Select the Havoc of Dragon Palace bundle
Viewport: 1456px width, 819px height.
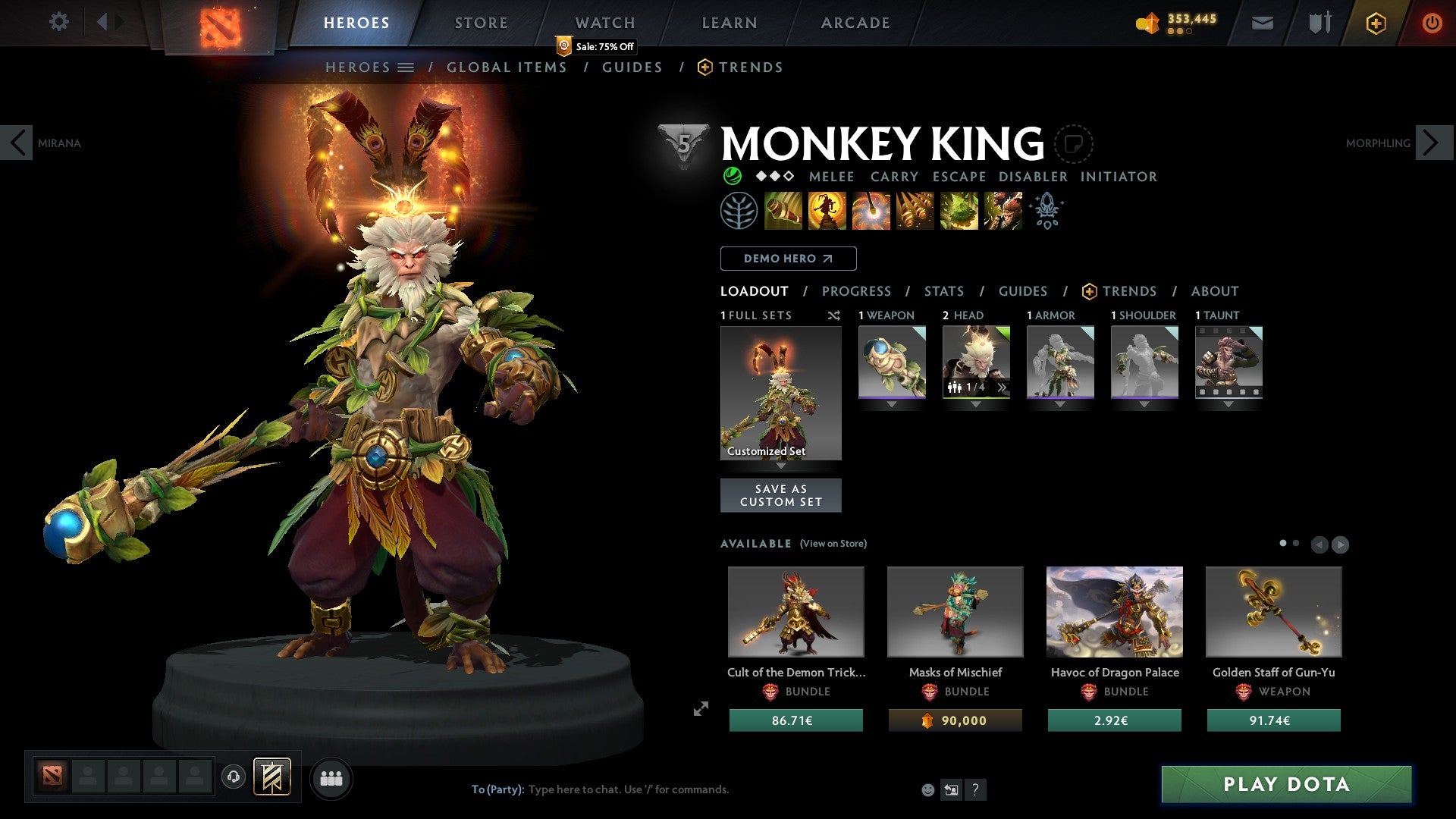pos(1114,611)
